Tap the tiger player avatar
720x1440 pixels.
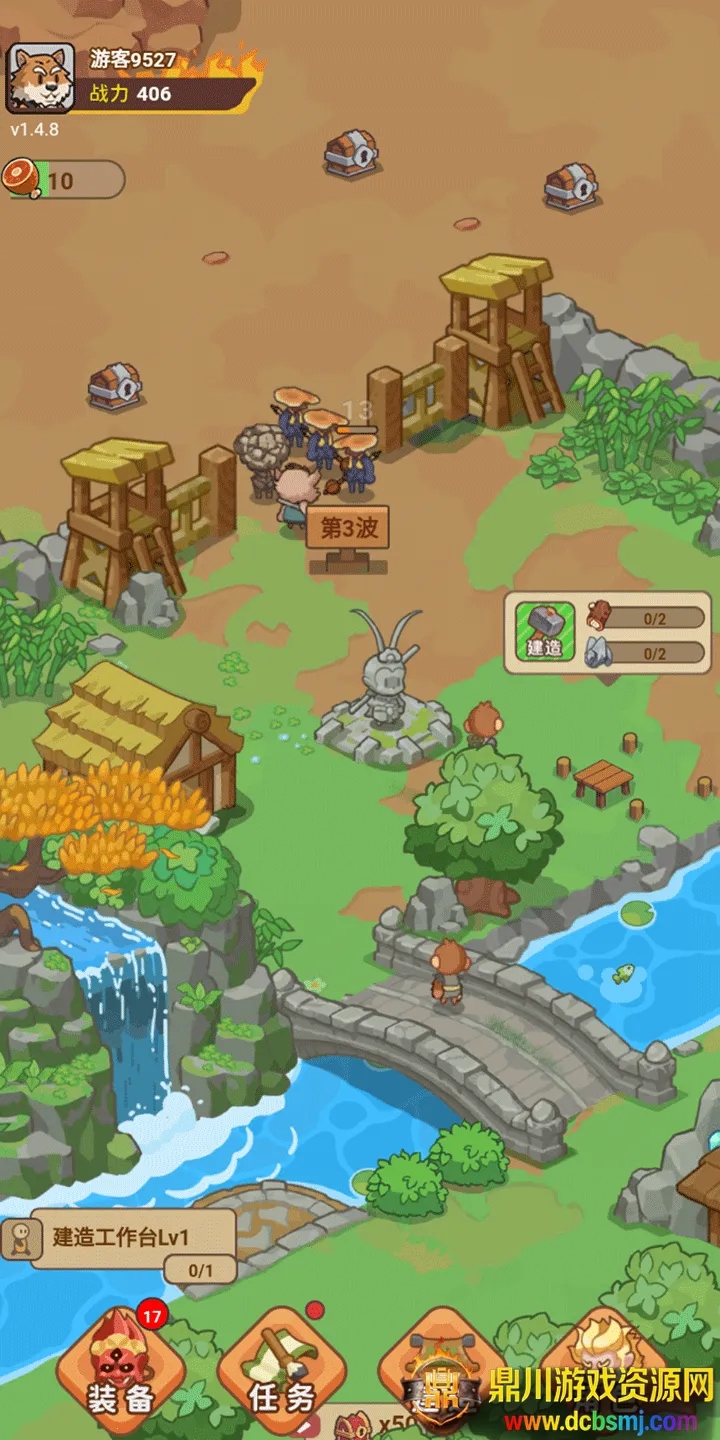tap(40, 78)
